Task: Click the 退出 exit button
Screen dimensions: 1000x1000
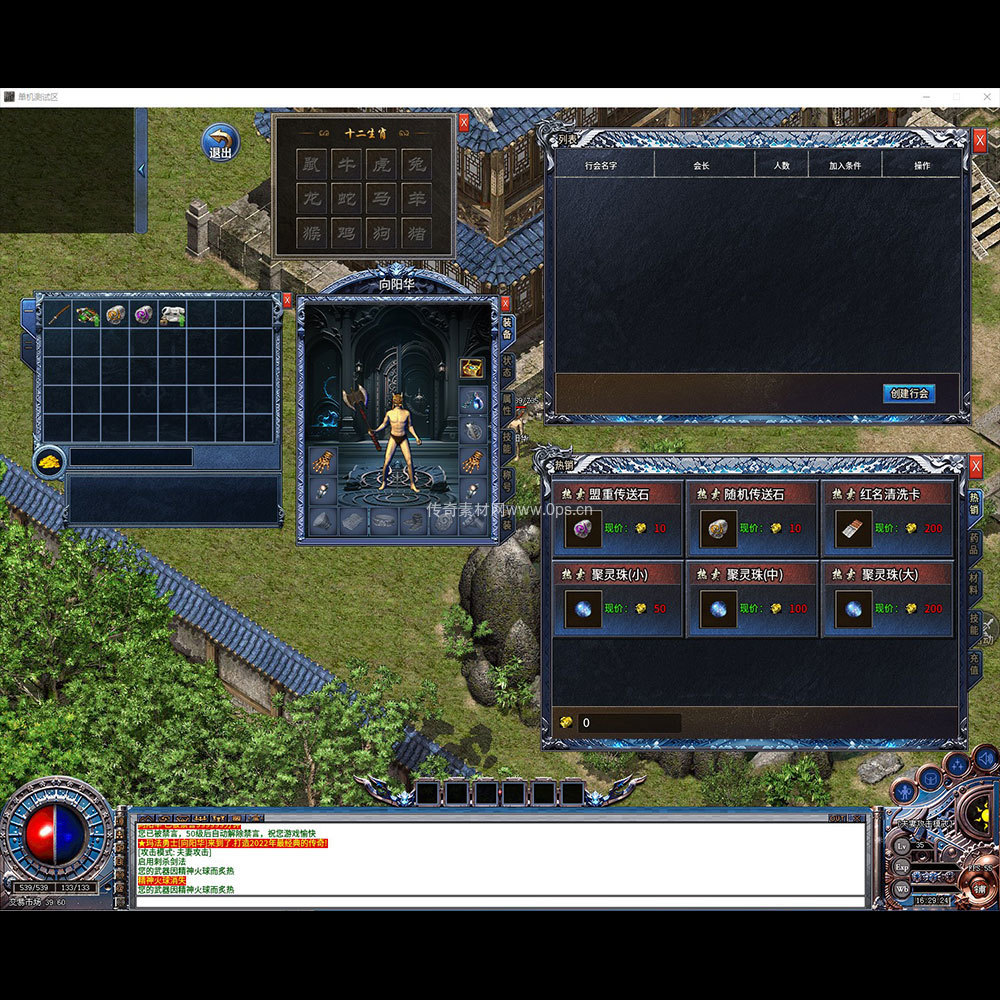Action: pyautogui.click(x=220, y=143)
